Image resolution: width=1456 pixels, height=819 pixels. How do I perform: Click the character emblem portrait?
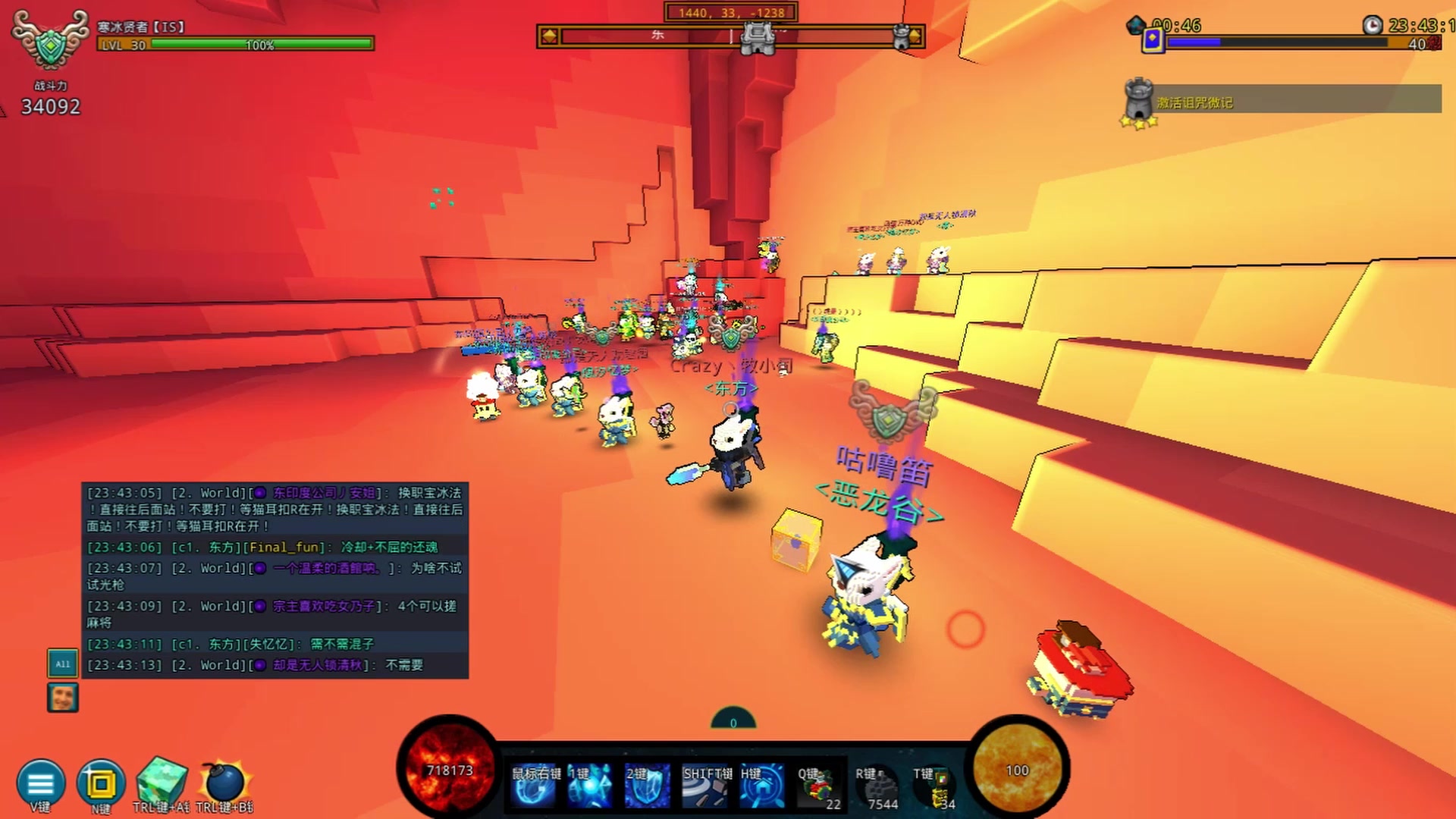tap(50, 42)
